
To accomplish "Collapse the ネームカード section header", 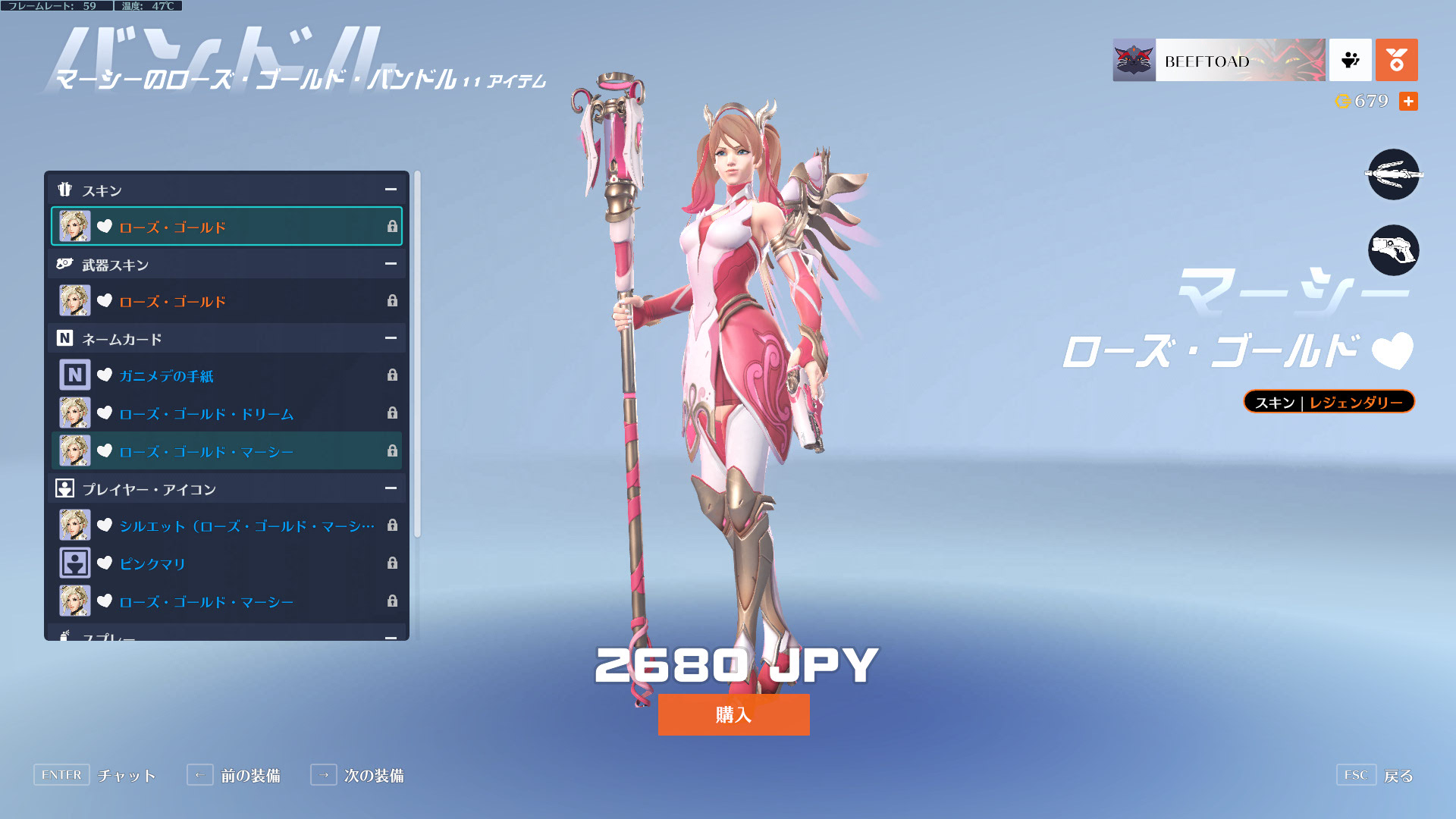I will (391, 338).
